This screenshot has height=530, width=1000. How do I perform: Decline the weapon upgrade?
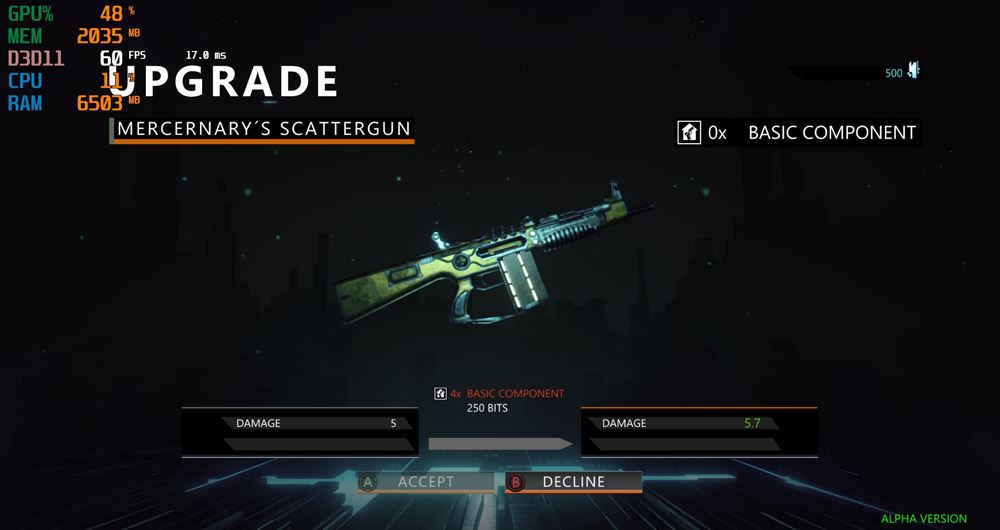[x=573, y=482]
